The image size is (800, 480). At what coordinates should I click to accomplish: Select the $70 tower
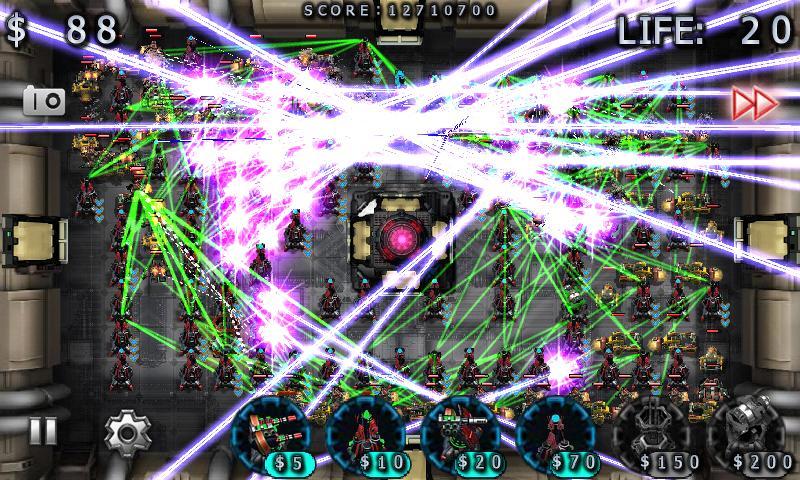[x=556, y=434]
